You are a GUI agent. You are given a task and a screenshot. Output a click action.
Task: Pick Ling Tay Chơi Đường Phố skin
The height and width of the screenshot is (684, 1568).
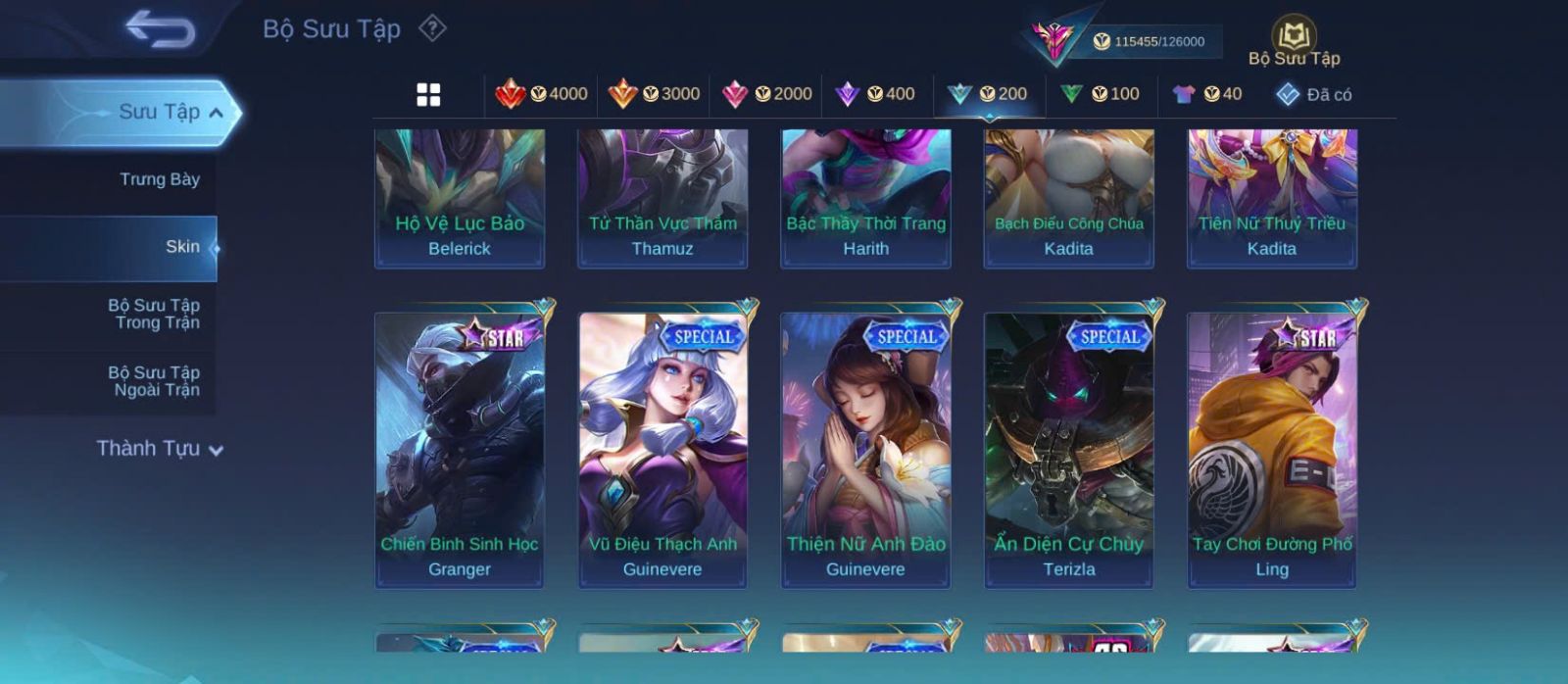(x=1272, y=450)
